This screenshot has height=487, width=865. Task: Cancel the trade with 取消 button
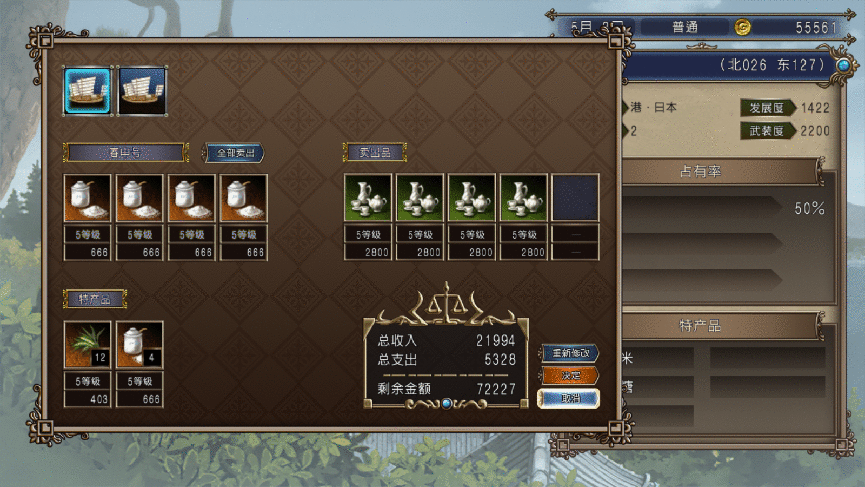[x=569, y=398]
